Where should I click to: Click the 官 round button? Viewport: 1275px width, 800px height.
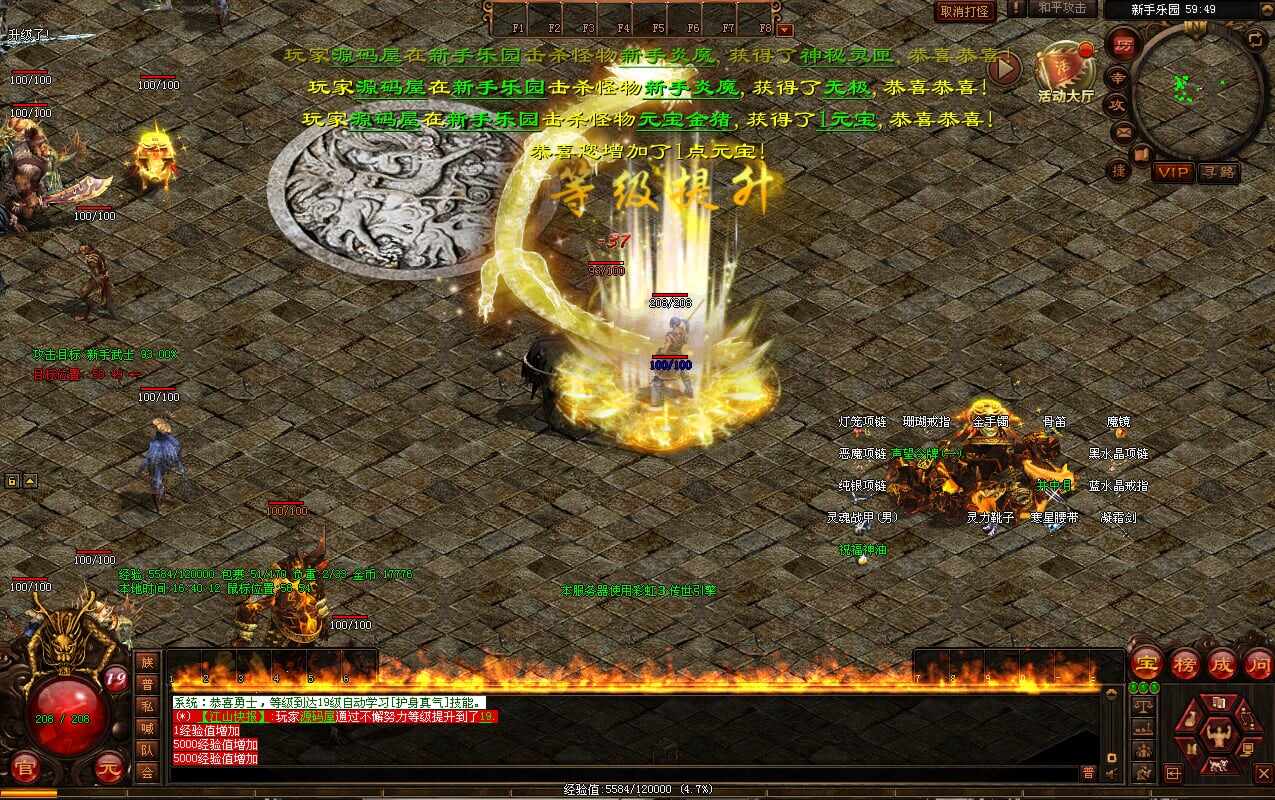tap(25, 768)
